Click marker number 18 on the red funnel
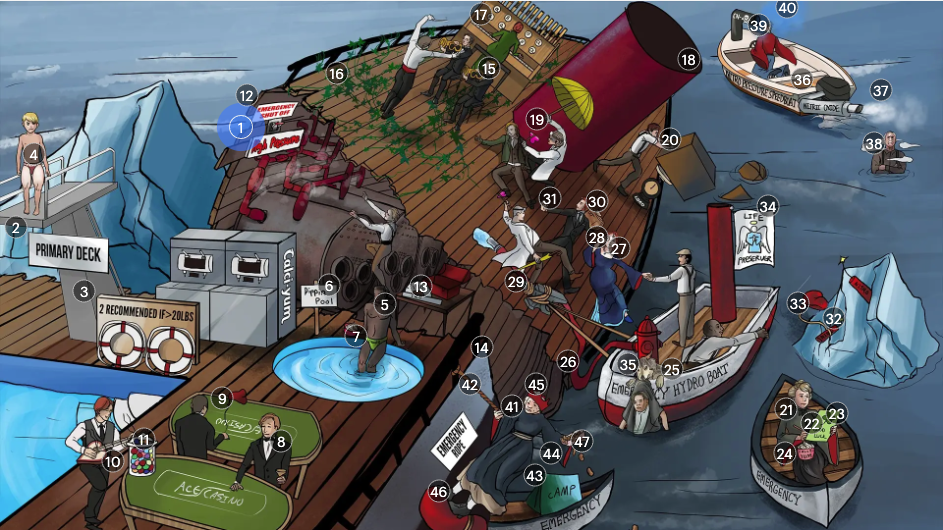Viewport: 943px width, 530px height. tap(688, 59)
